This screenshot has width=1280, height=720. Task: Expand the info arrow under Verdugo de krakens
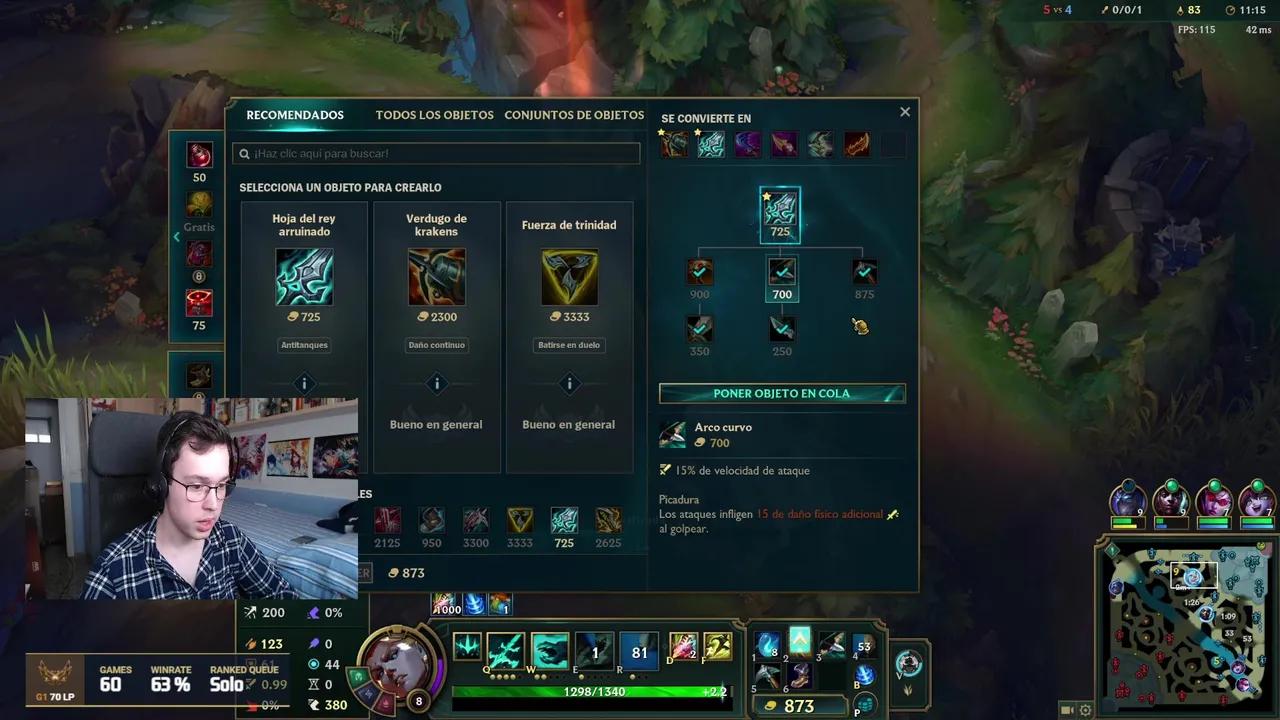point(436,384)
